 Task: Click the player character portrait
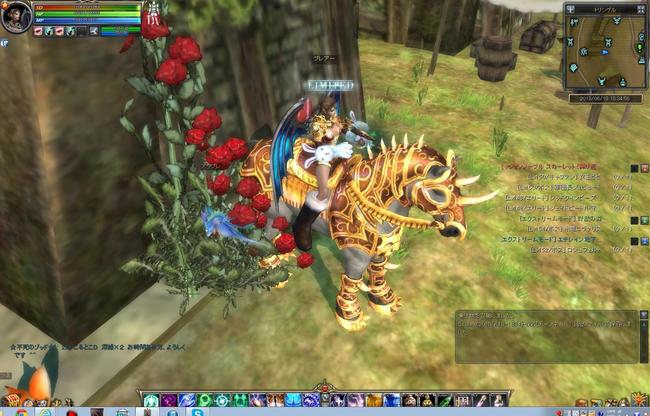pyautogui.click(x=16, y=17)
